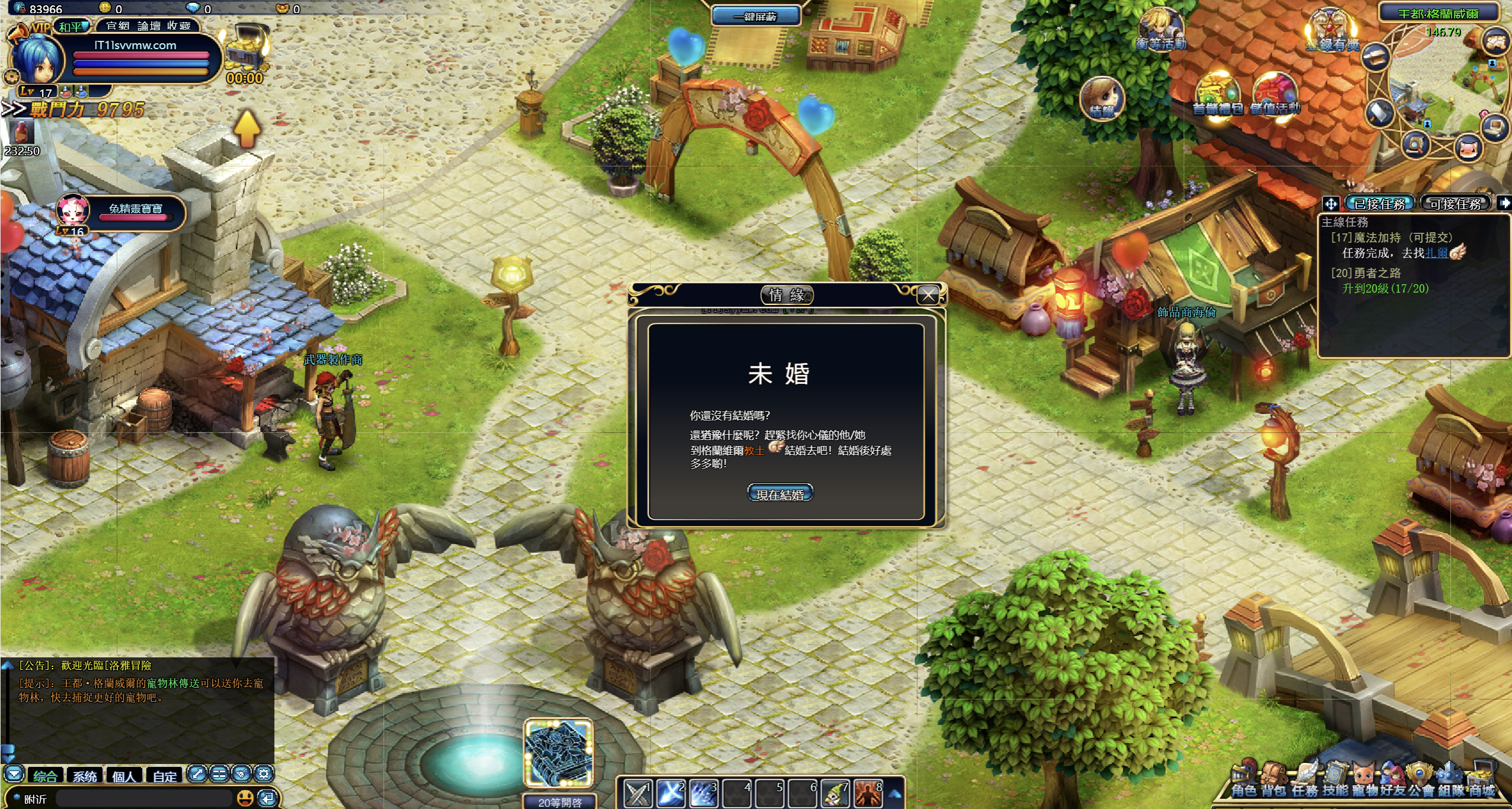
Task: Open the 背包 backpack inventory
Action: [1273, 780]
